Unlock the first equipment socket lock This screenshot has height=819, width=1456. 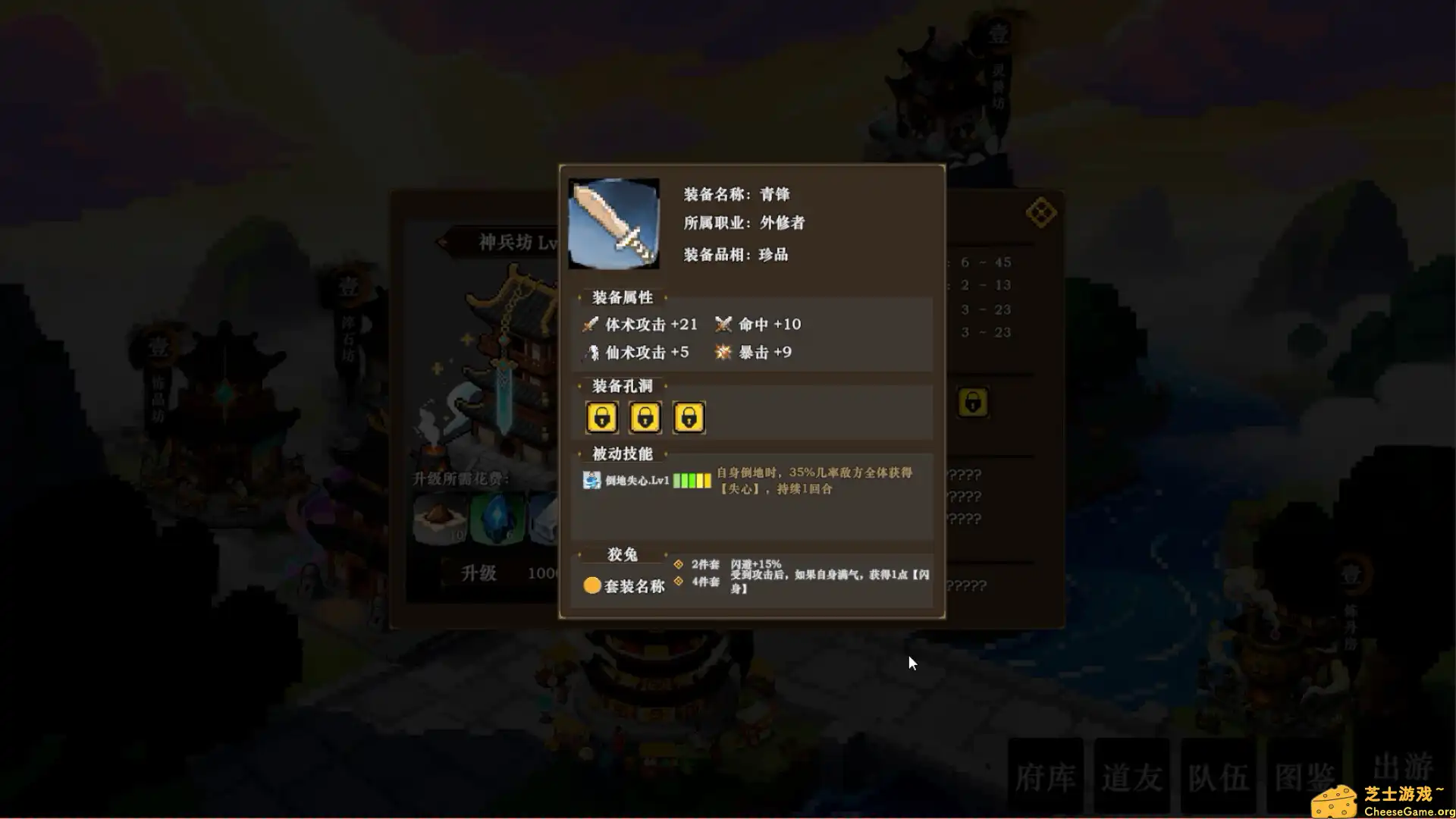click(601, 417)
